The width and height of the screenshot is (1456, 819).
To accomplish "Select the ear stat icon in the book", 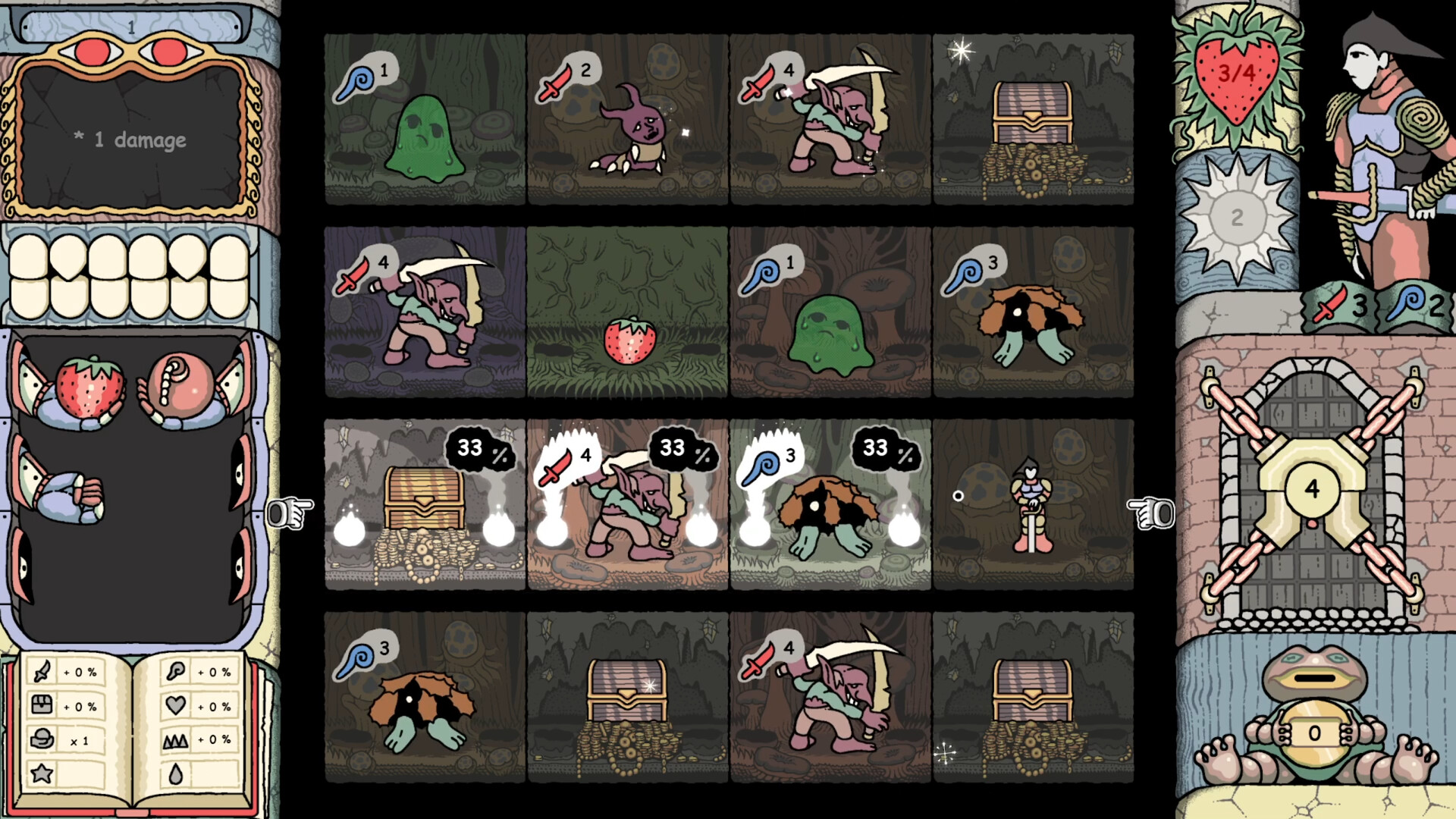I will coord(175,673).
